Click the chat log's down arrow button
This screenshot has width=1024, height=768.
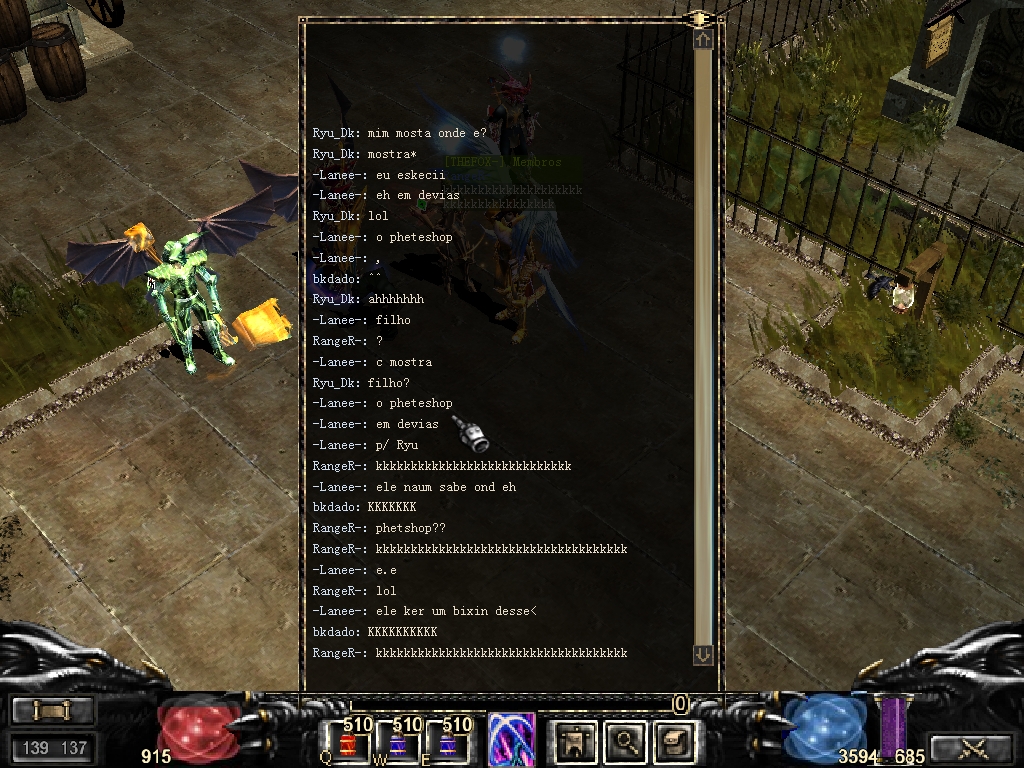[703, 654]
